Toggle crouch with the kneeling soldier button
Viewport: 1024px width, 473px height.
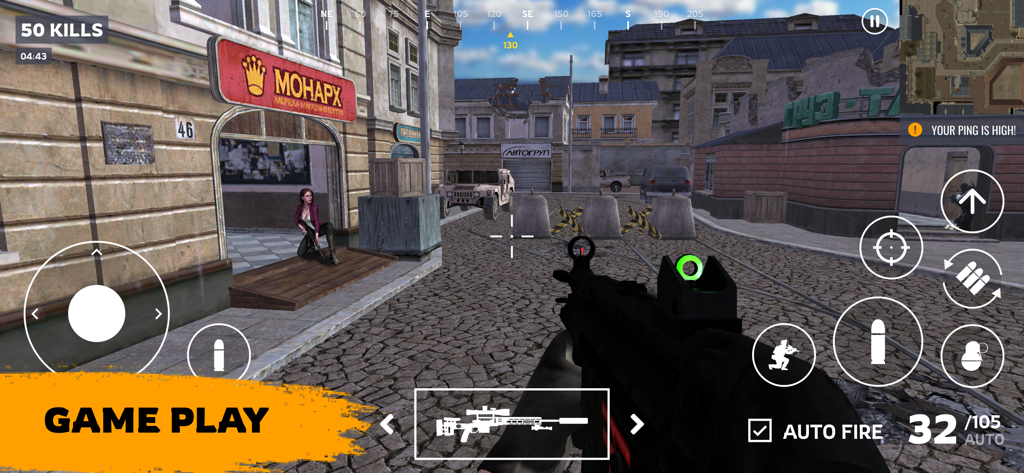pos(783,355)
